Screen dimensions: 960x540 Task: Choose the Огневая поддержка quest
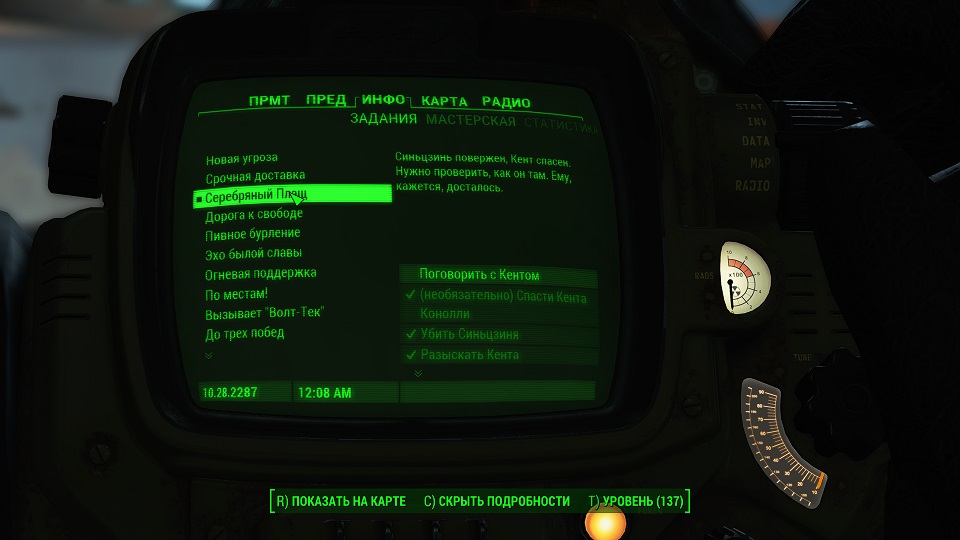[261, 273]
